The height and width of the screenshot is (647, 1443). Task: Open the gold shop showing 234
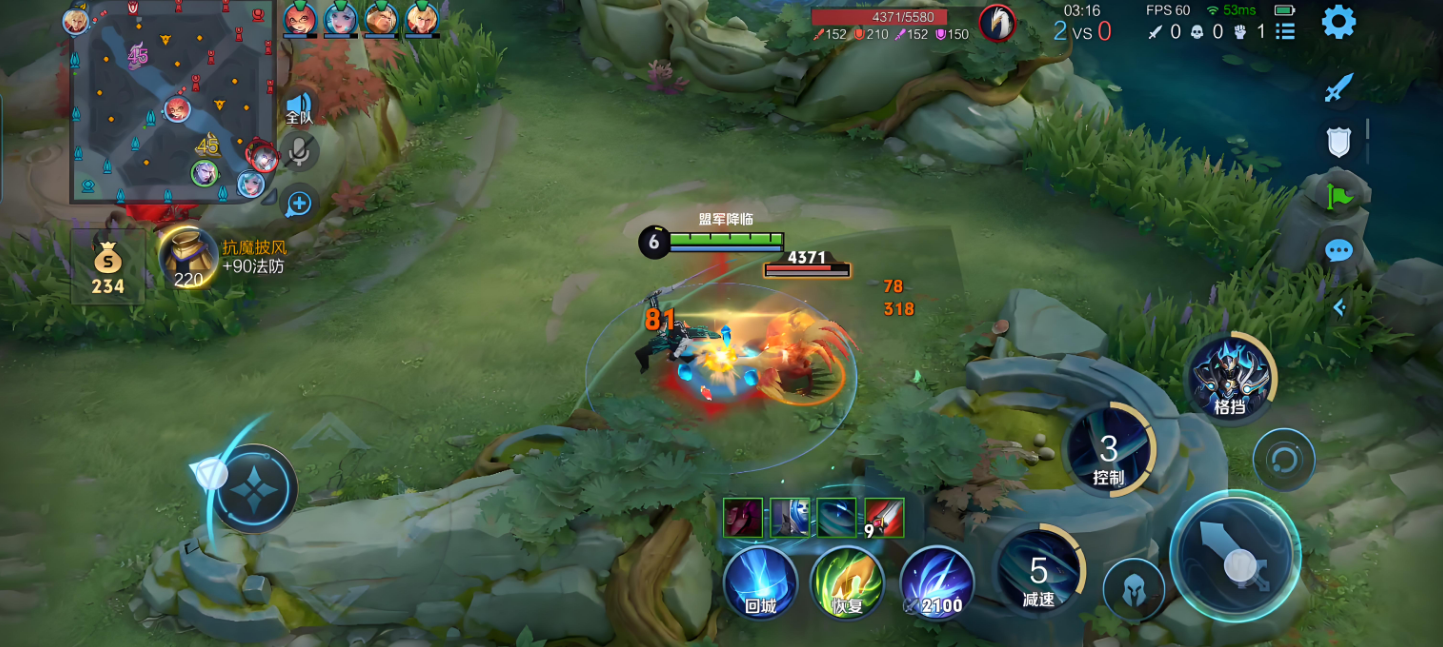click(x=107, y=267)
